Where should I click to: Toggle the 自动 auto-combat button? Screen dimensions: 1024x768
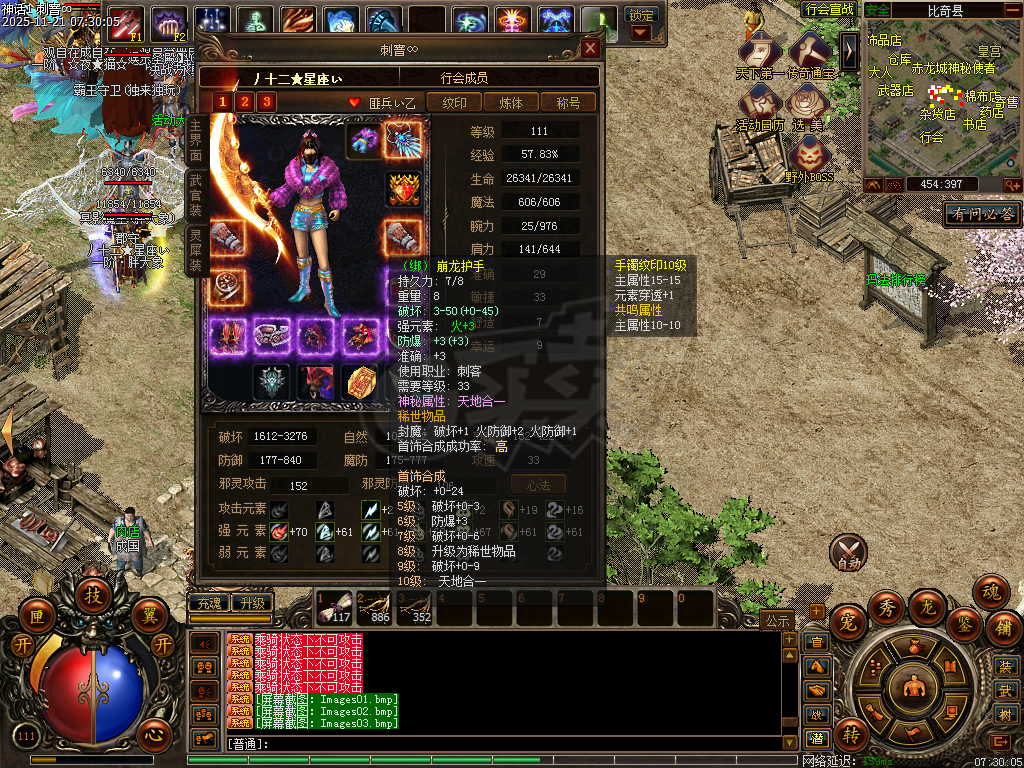tap(849, 551)
